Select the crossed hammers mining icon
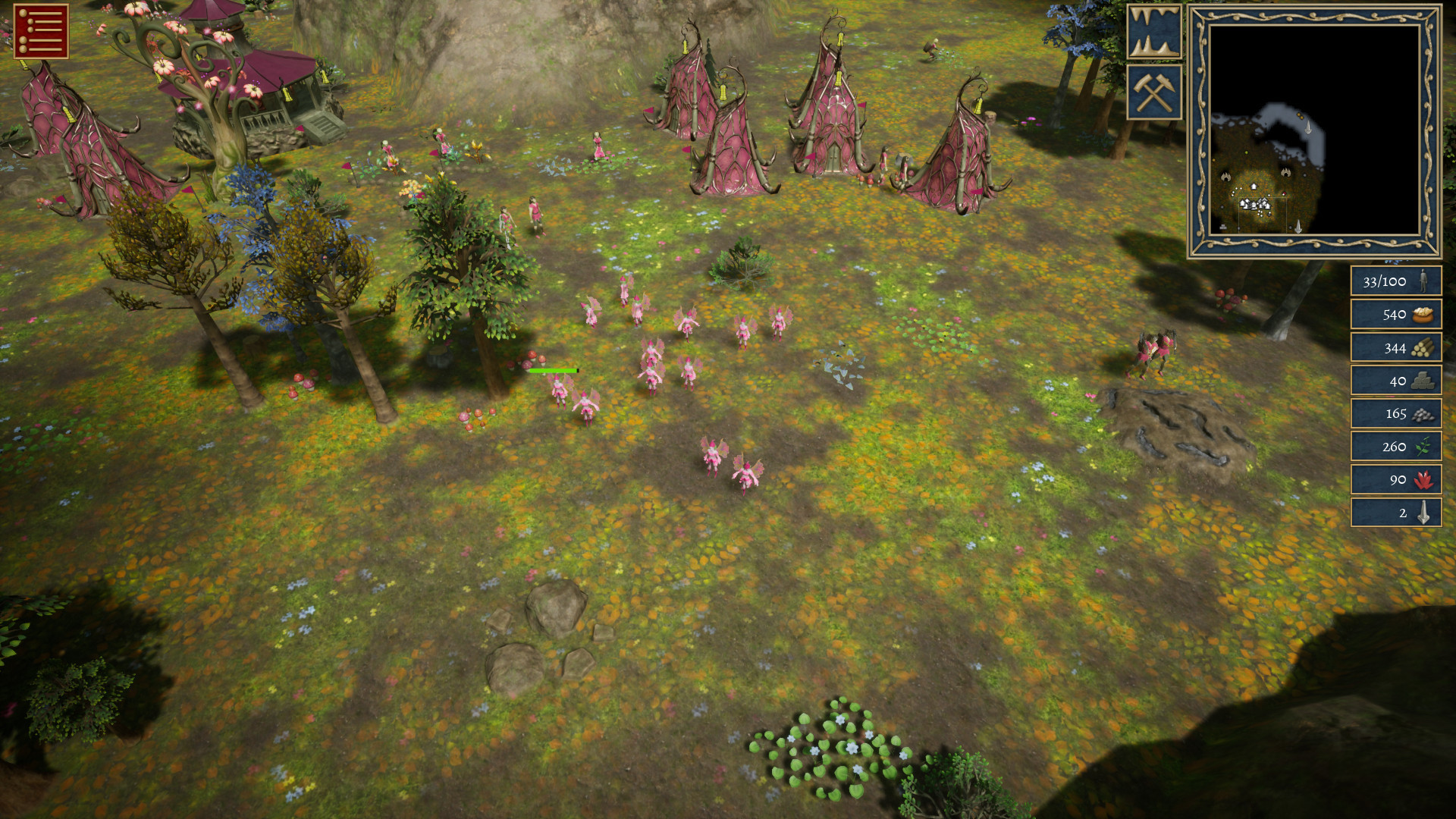The width and height of the screenshot is (1456, 819). [x=1155, y=91]
